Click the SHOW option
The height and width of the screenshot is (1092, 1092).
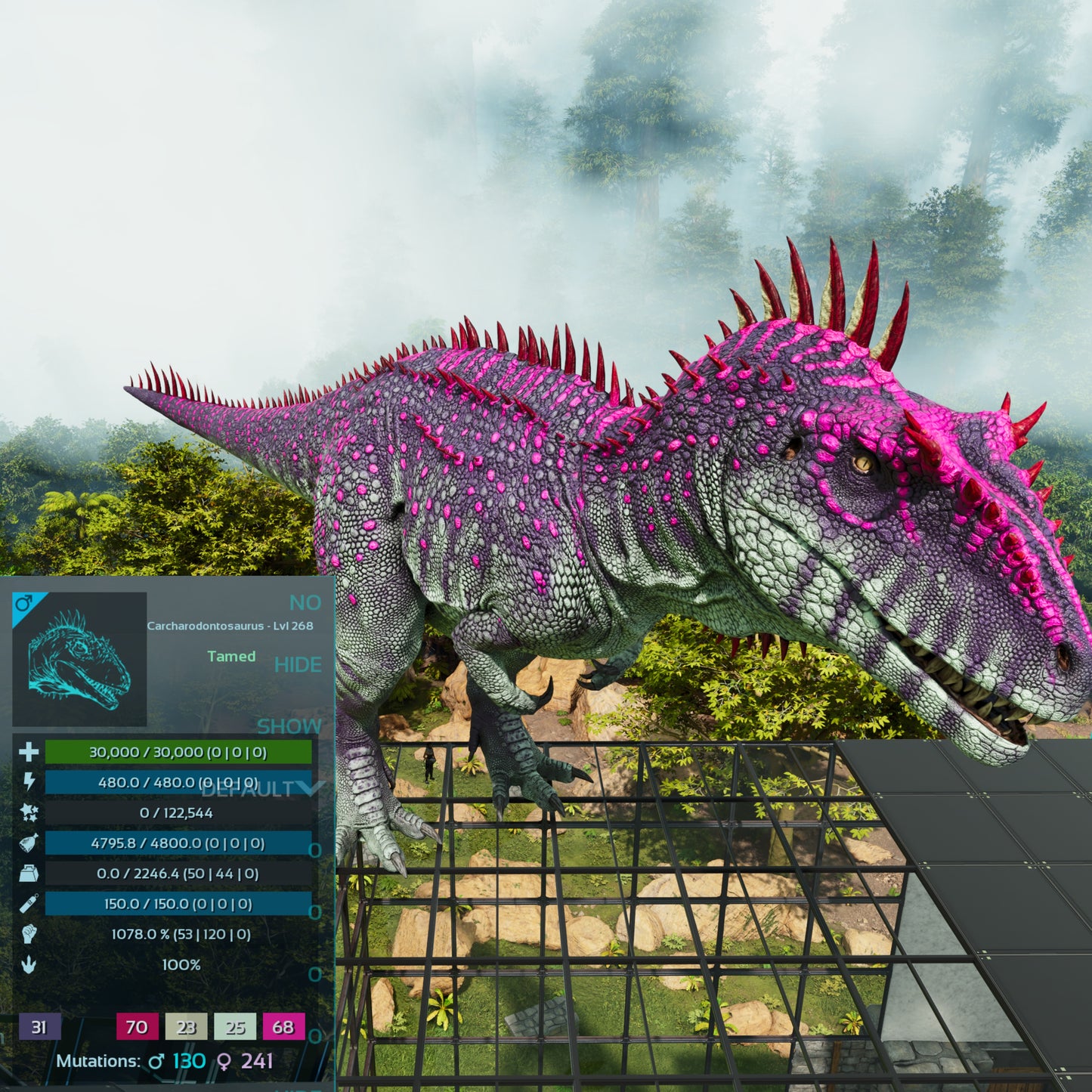(x=289, y=727)
